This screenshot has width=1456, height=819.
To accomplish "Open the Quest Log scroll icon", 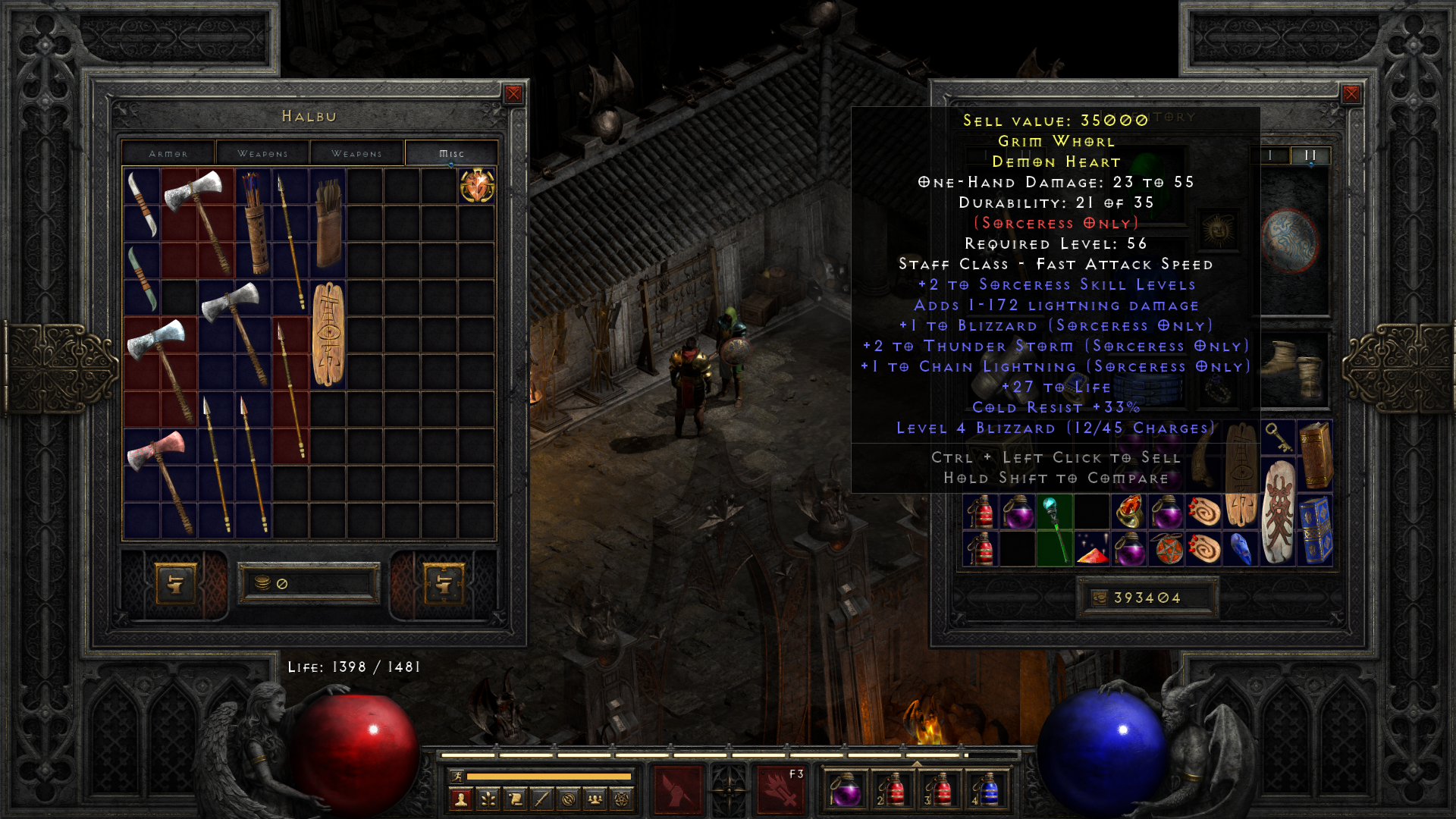I will coord(515,799).
